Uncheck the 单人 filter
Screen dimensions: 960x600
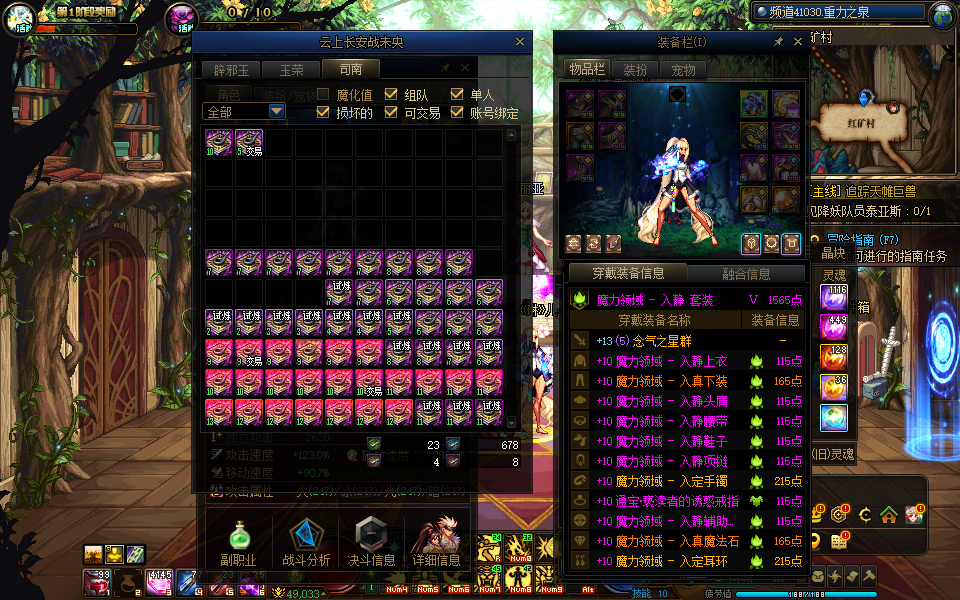pyautogui.click(x=457, y=94)
